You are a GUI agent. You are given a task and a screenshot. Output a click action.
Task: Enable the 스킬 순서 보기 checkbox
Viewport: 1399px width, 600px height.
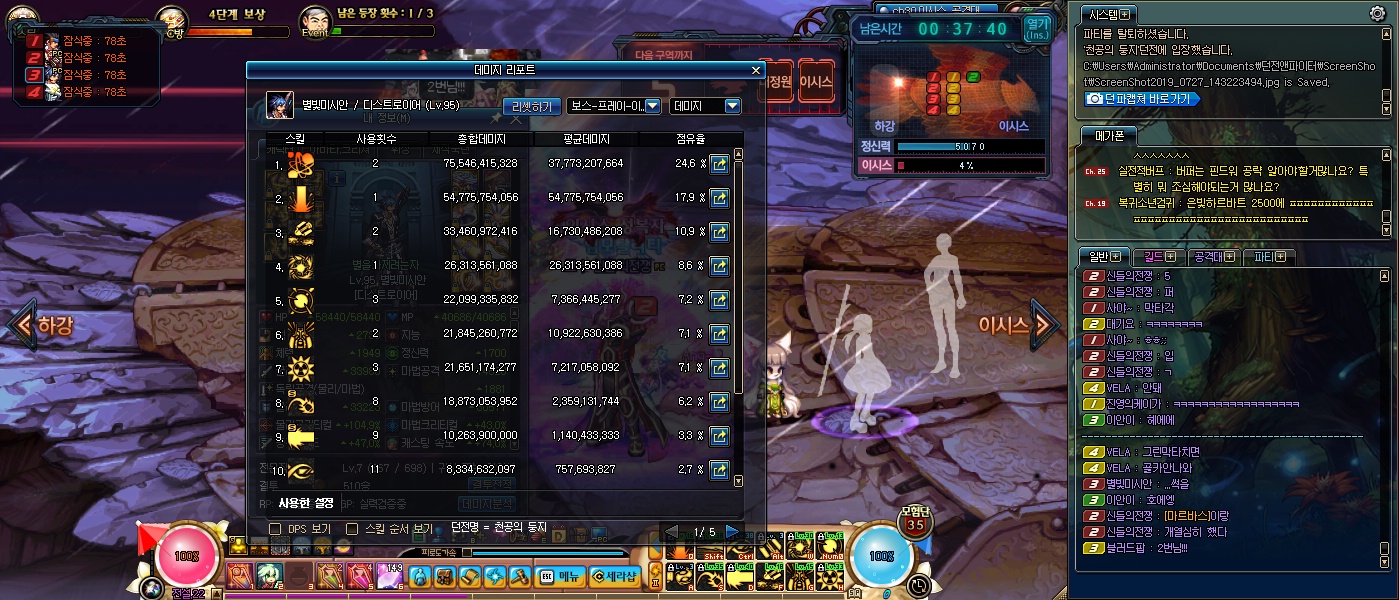pos(352,528)
